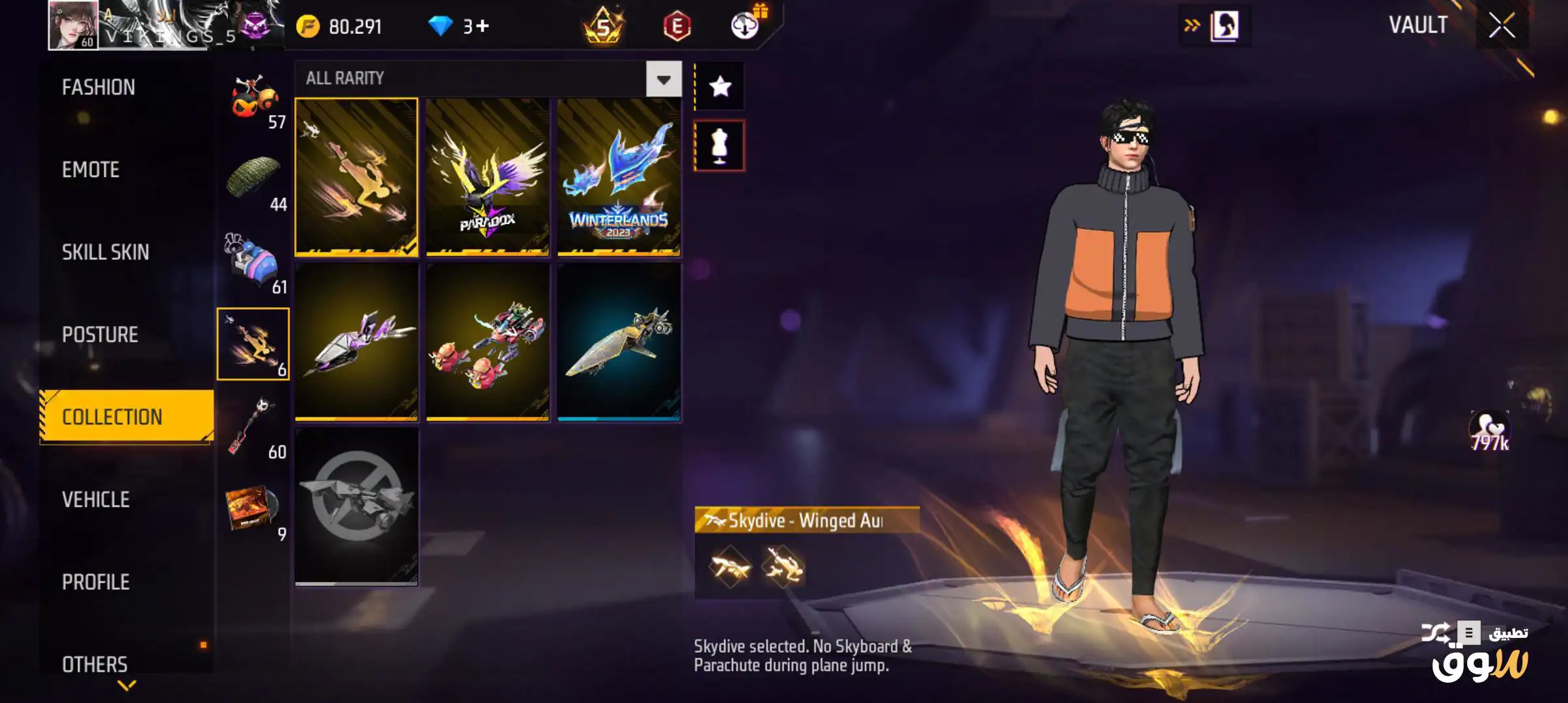Select the Paradox skydive item

point(488,176)
